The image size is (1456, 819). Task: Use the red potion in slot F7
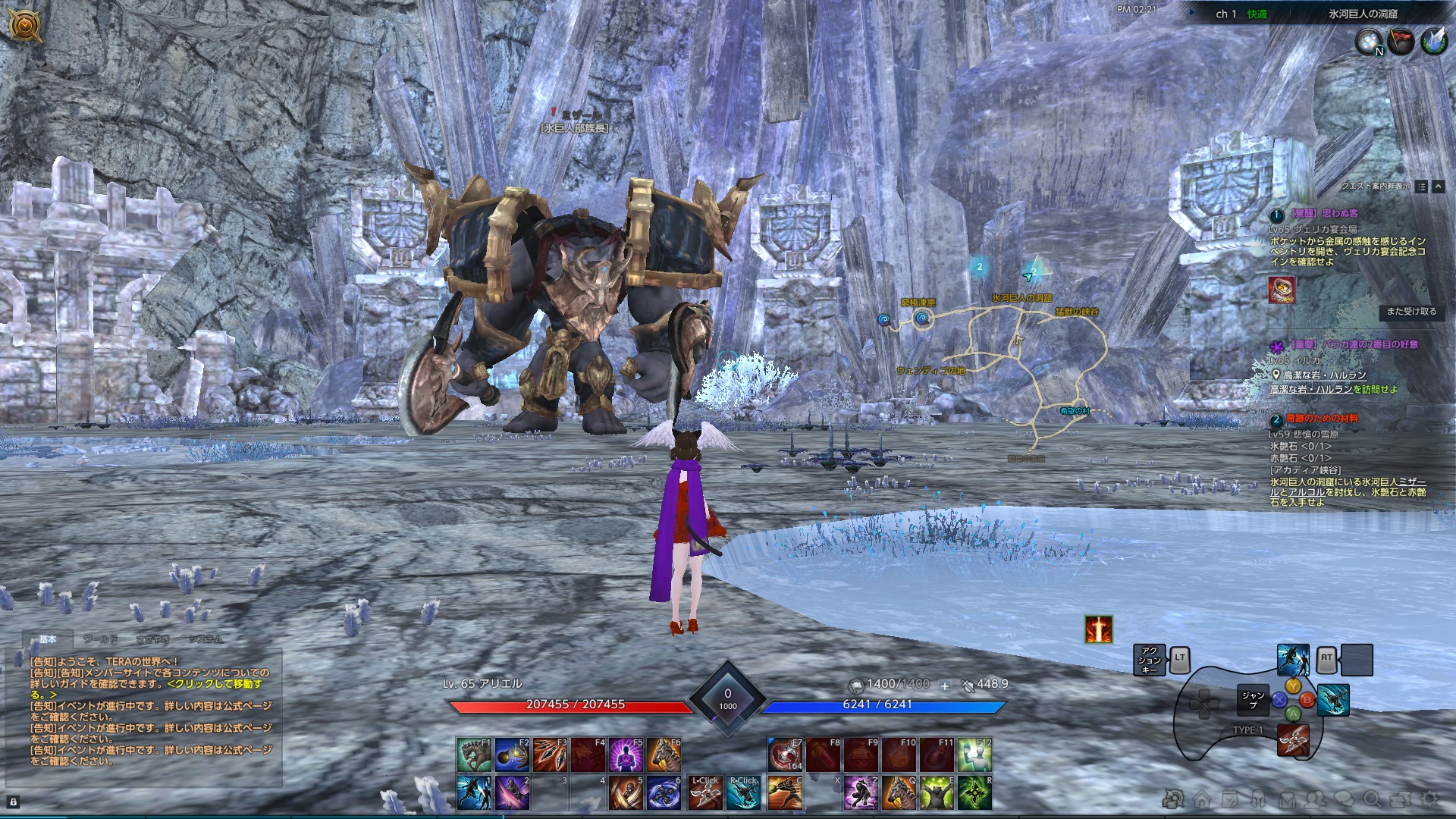pos(785,755)
